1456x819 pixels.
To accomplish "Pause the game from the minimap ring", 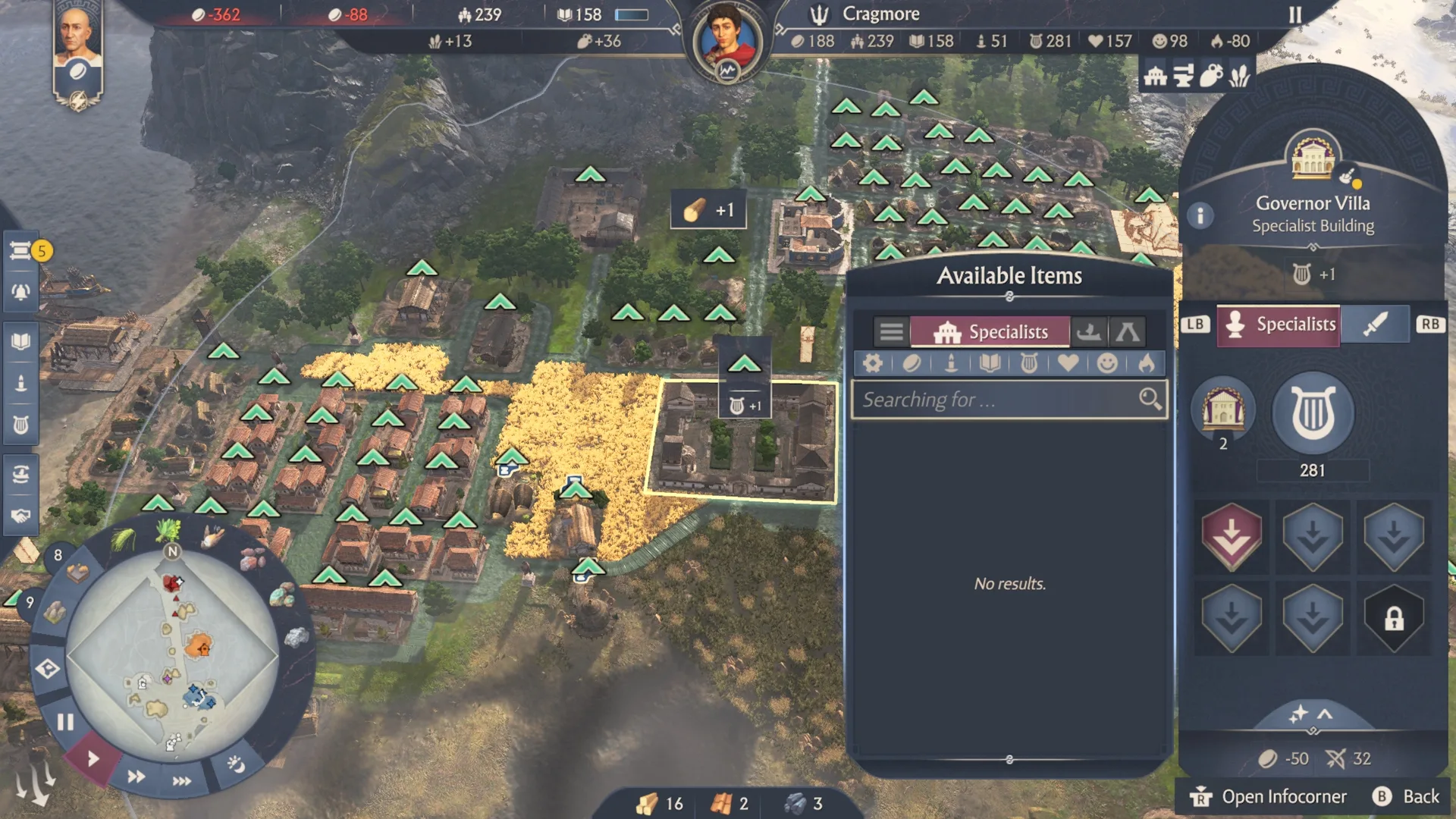I will pyautogui.click(x=65, y=722).
